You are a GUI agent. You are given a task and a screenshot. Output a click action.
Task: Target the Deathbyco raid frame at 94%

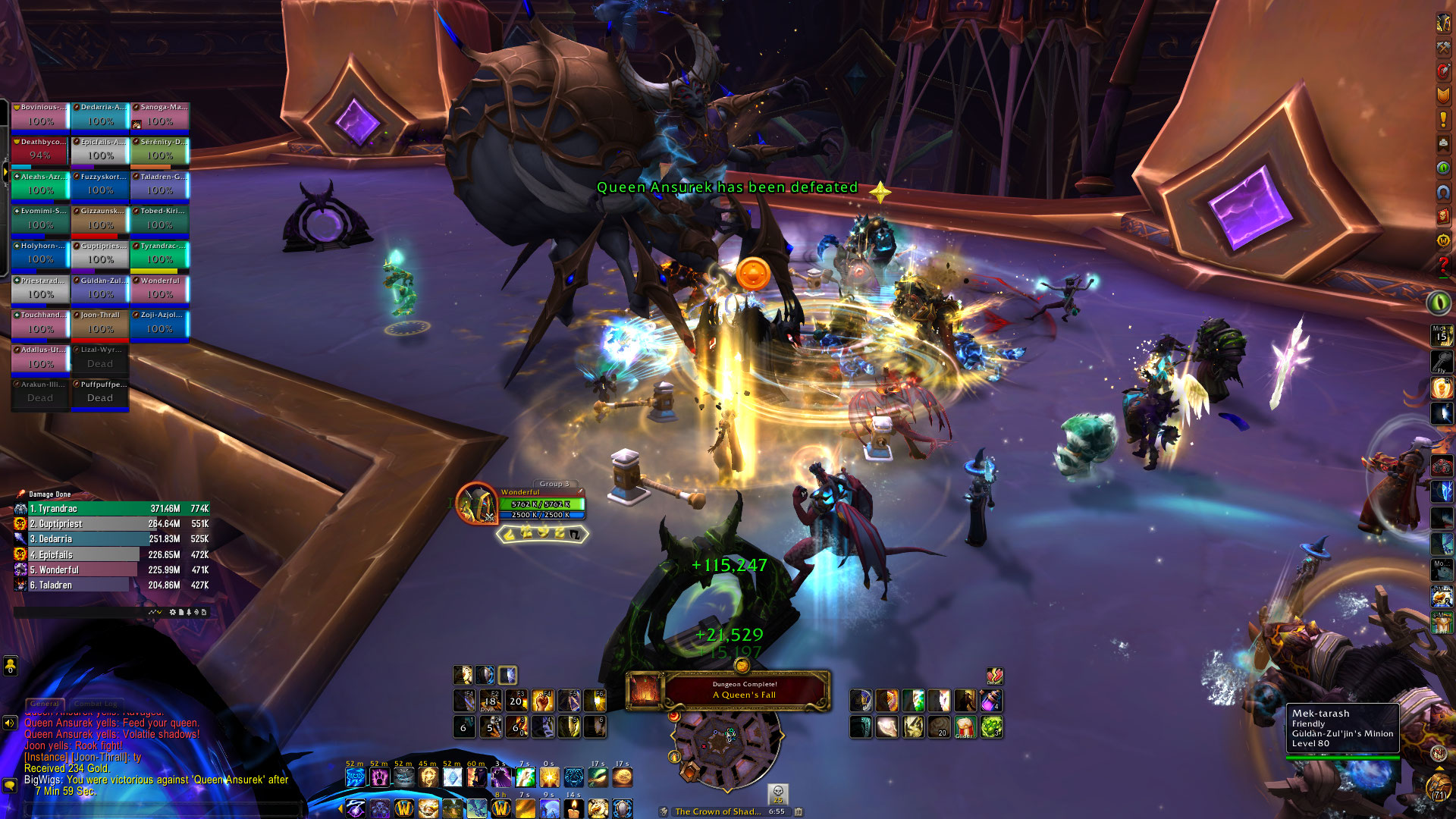click(x=40, y=152)
